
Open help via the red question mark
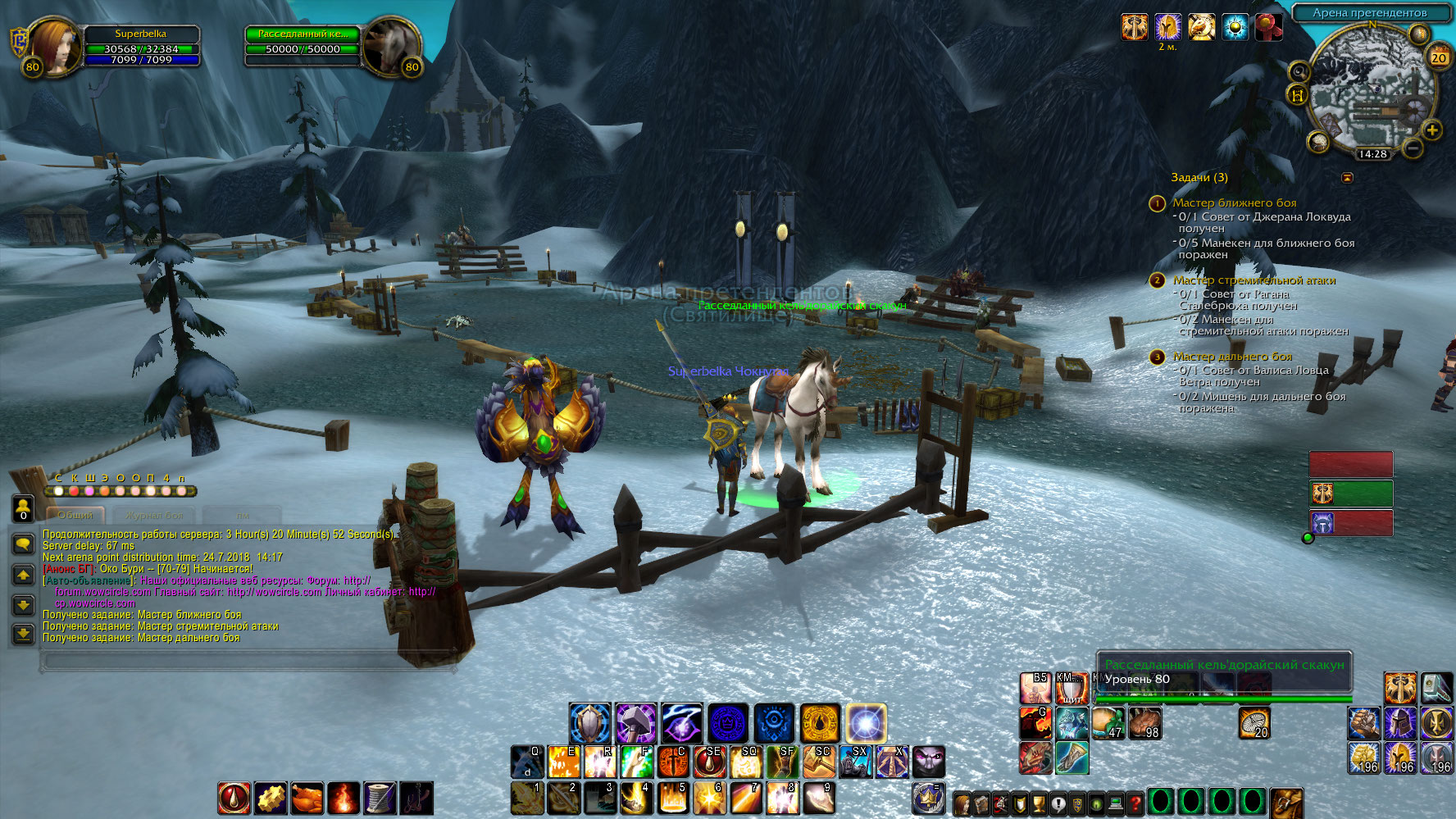pos(1135,804)
